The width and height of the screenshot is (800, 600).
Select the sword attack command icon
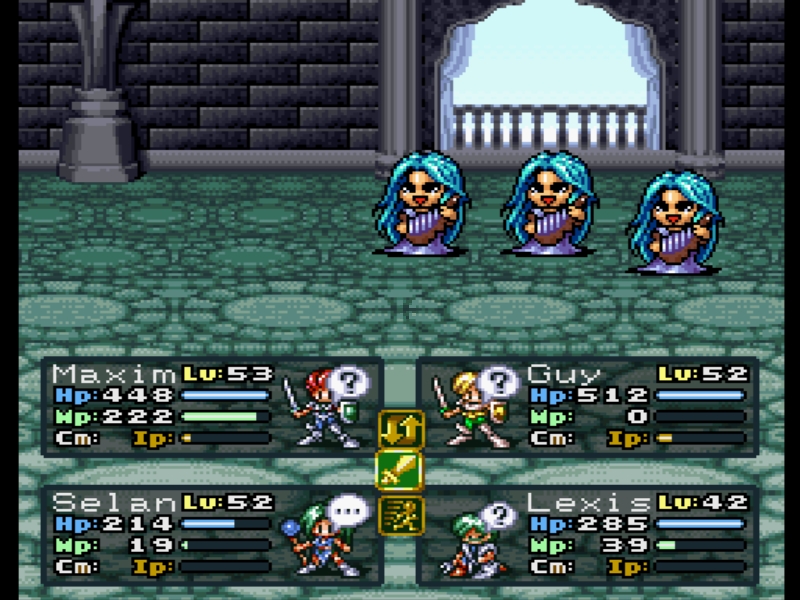pyautogui.click(x=400, y=472)
